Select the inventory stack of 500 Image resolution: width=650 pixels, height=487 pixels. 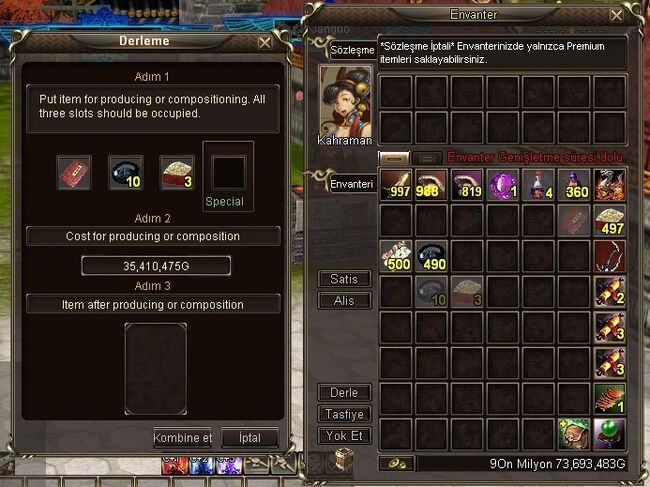click(397, 256)
